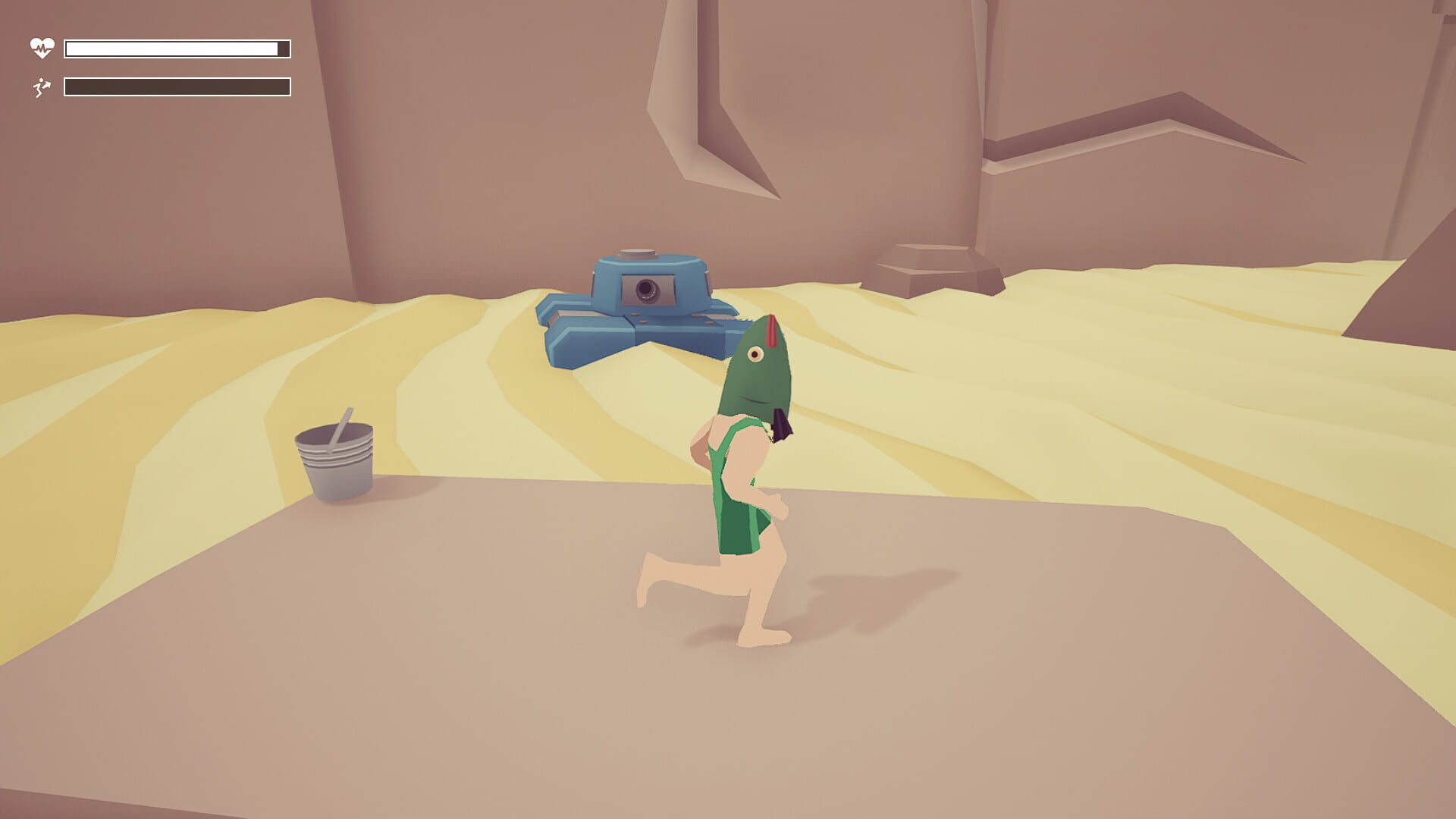Select the jumping stamina figure icon

[x=42, y=86]
